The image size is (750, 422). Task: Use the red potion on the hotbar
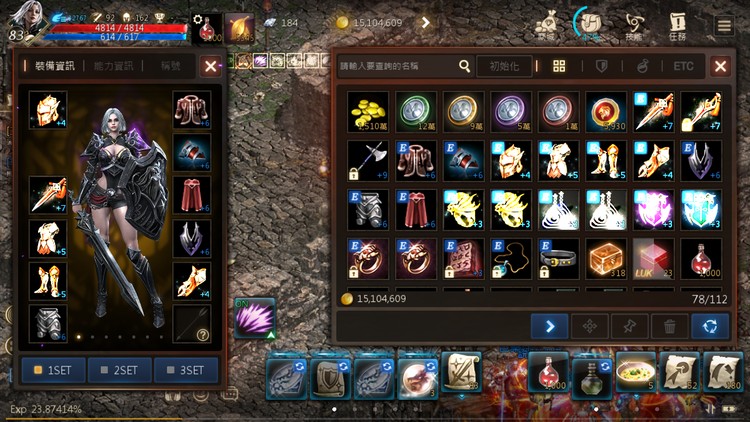tap(548, 372)
